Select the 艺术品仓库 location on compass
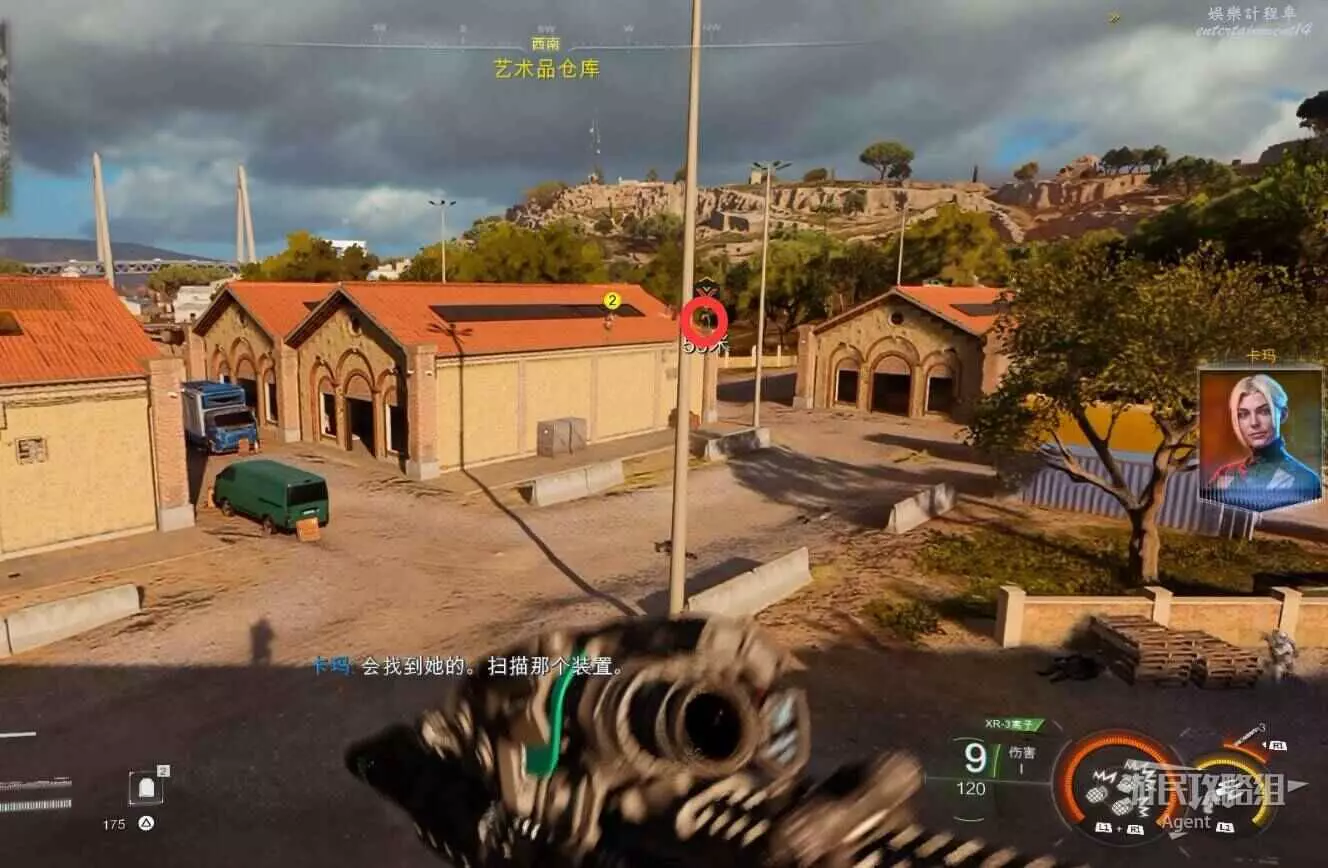 pyautogui.click(x=546, y=69)
